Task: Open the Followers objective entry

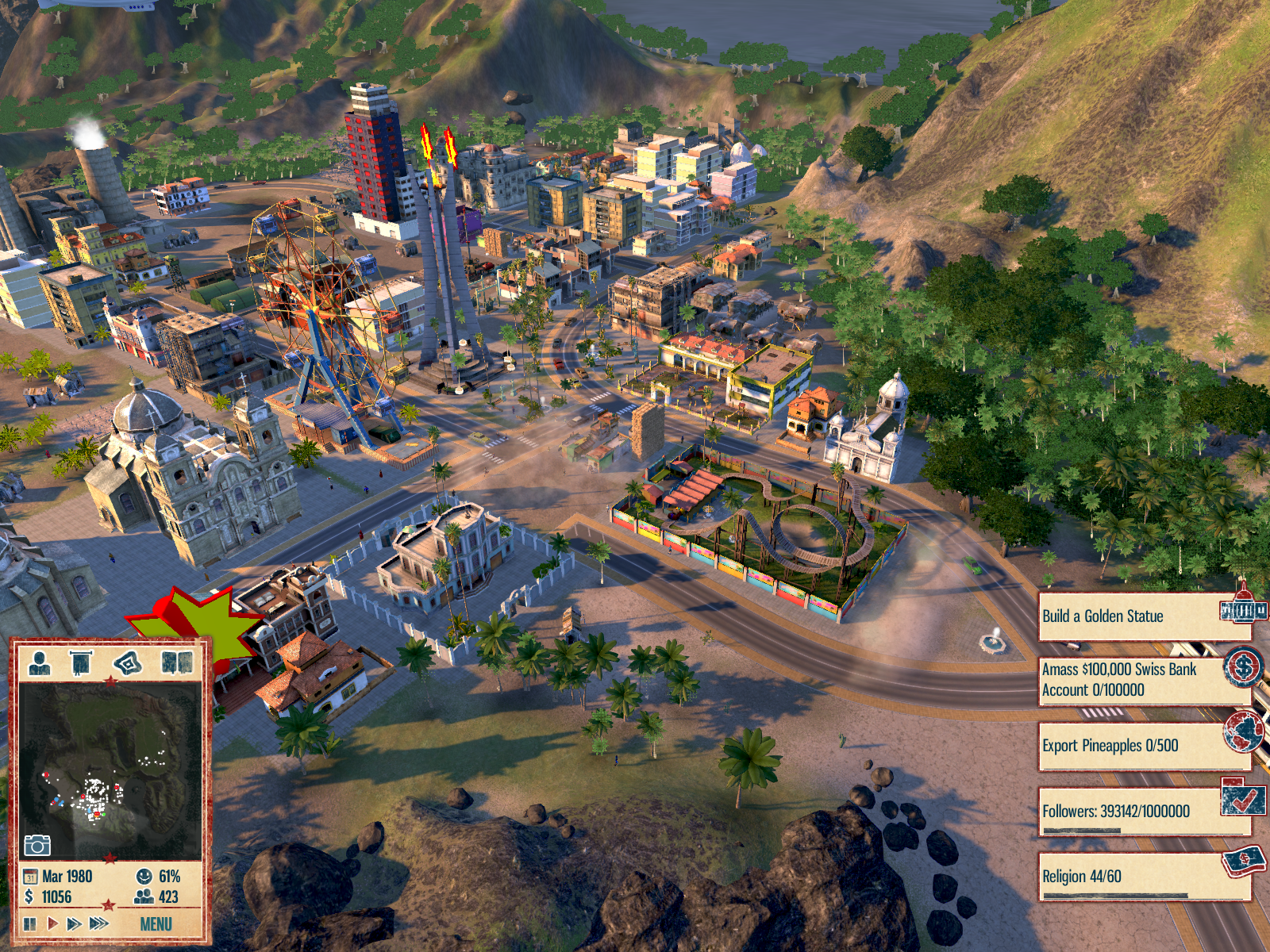Action: tap(1143, 812)
